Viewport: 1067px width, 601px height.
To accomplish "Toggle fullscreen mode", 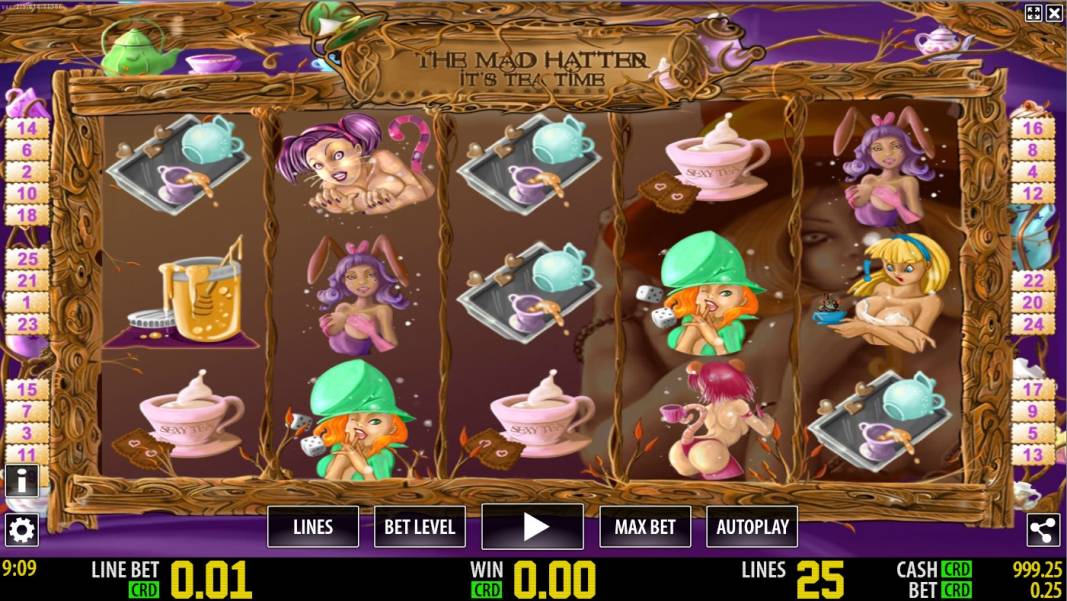I will [1034, 13].
